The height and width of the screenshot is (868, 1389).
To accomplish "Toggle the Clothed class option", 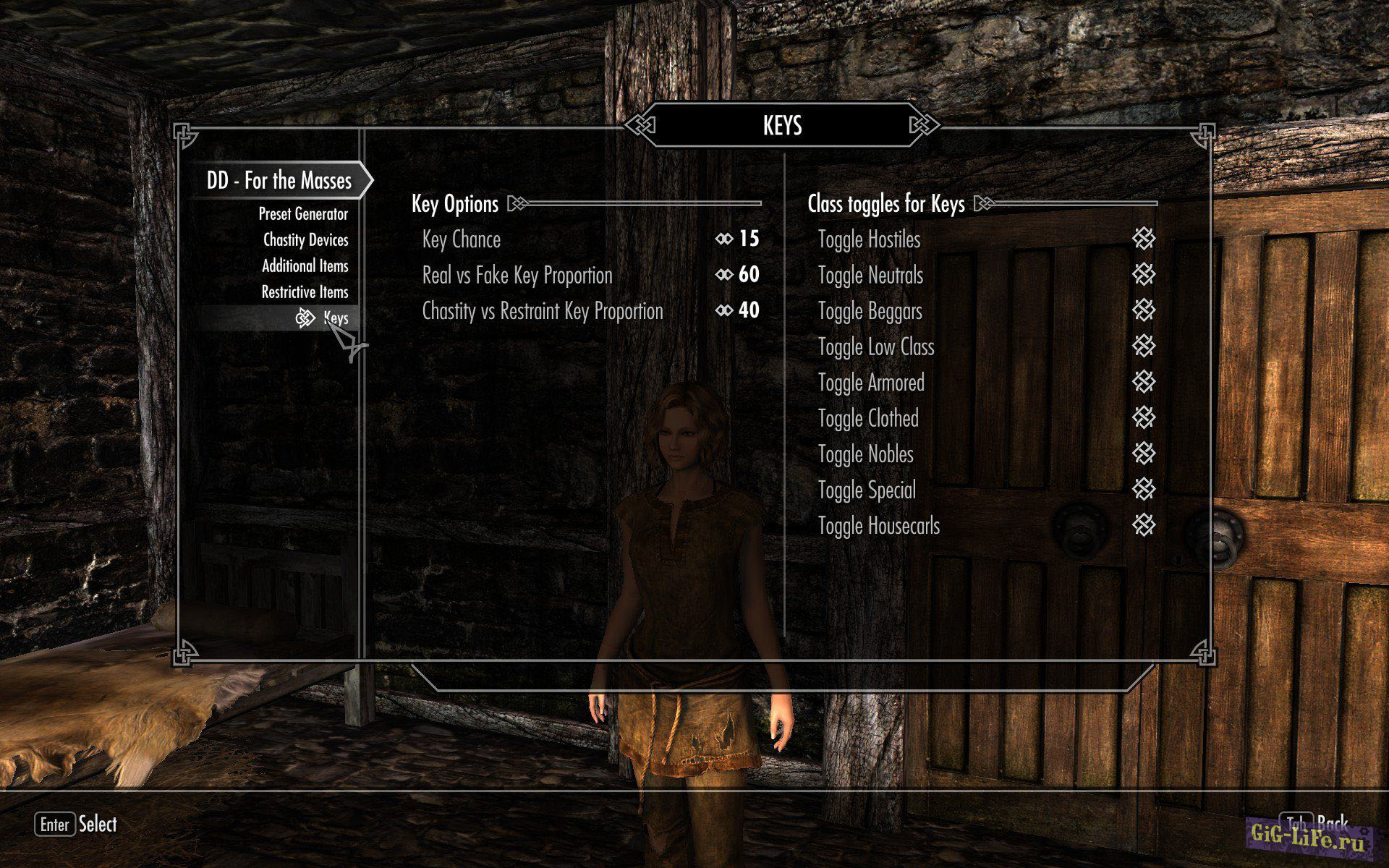I will tap(1143, 418).
